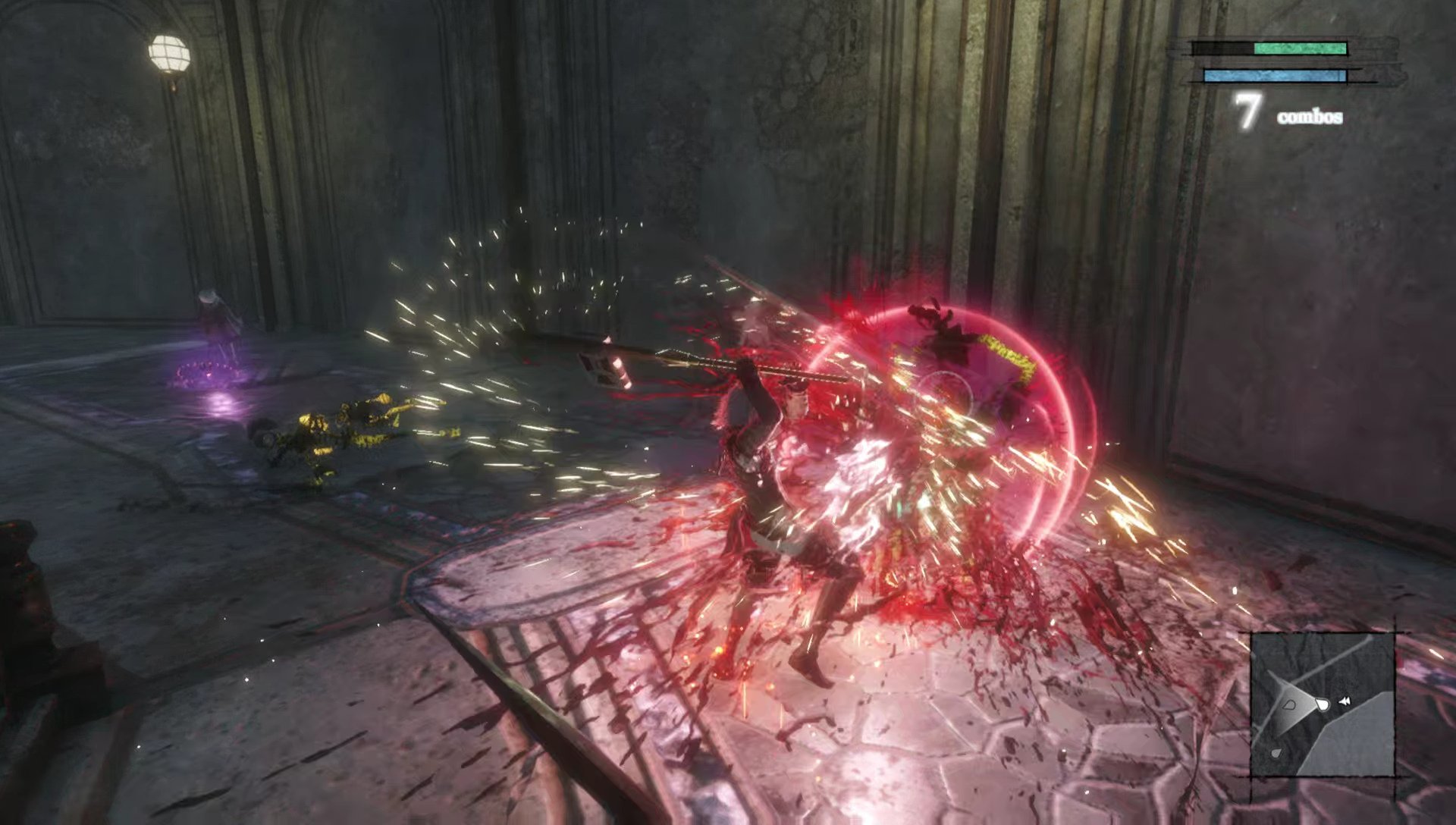Click the fast-forward arrows icon beside the minimap marker

(1345, 700)
